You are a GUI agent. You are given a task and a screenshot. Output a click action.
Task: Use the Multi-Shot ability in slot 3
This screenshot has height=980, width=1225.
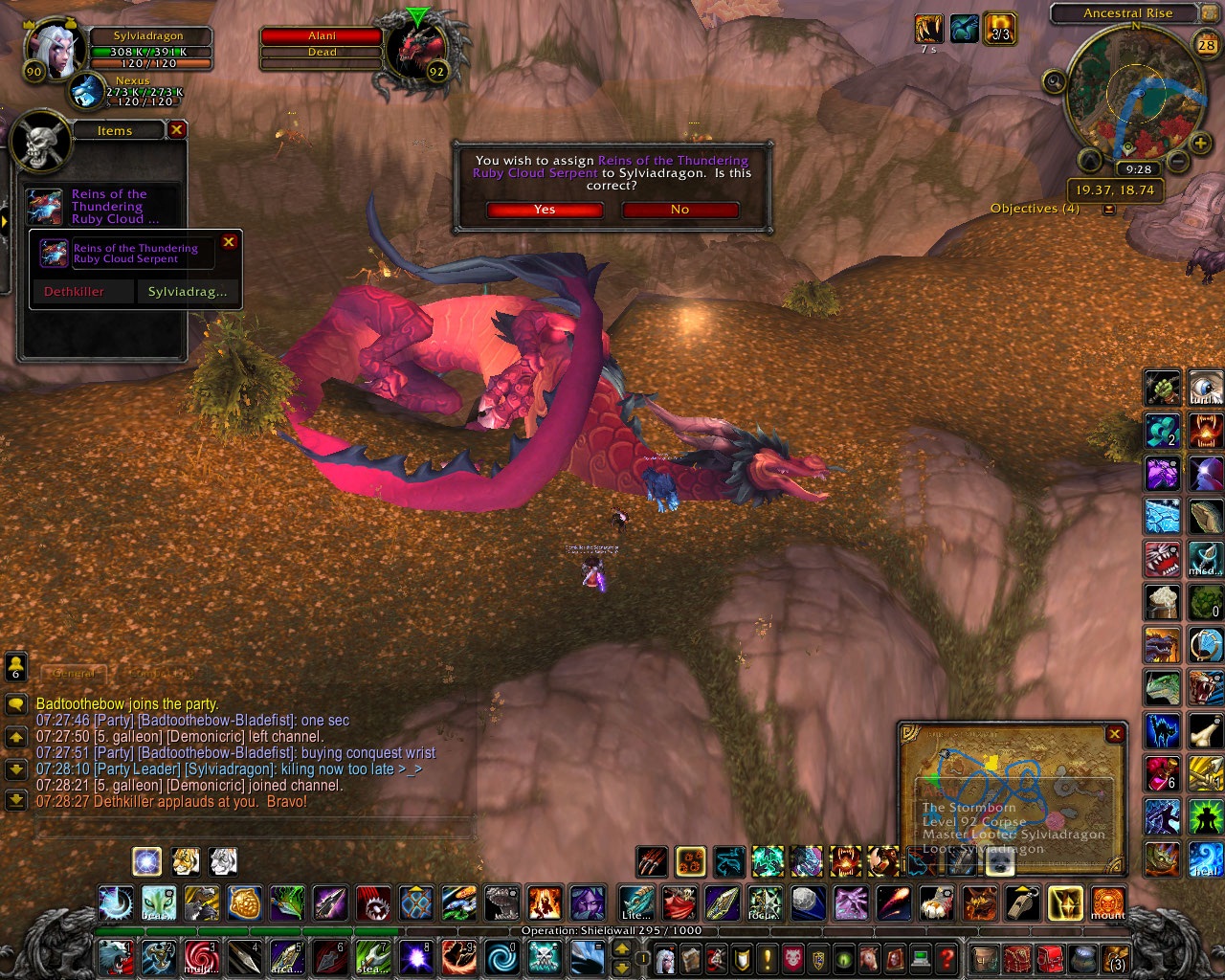click(x=203, y=958)
